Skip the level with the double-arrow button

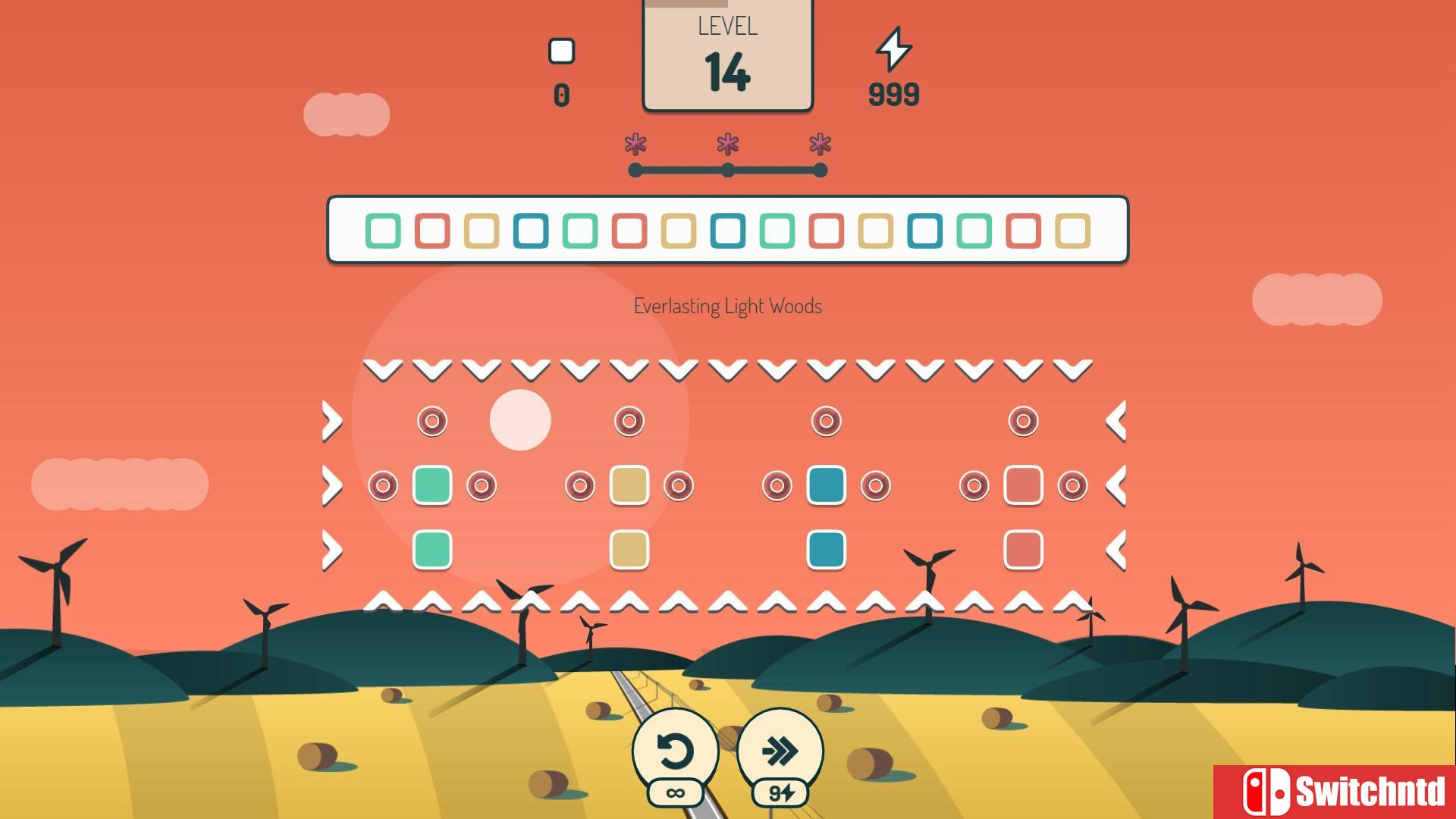[x=780, y=751]
